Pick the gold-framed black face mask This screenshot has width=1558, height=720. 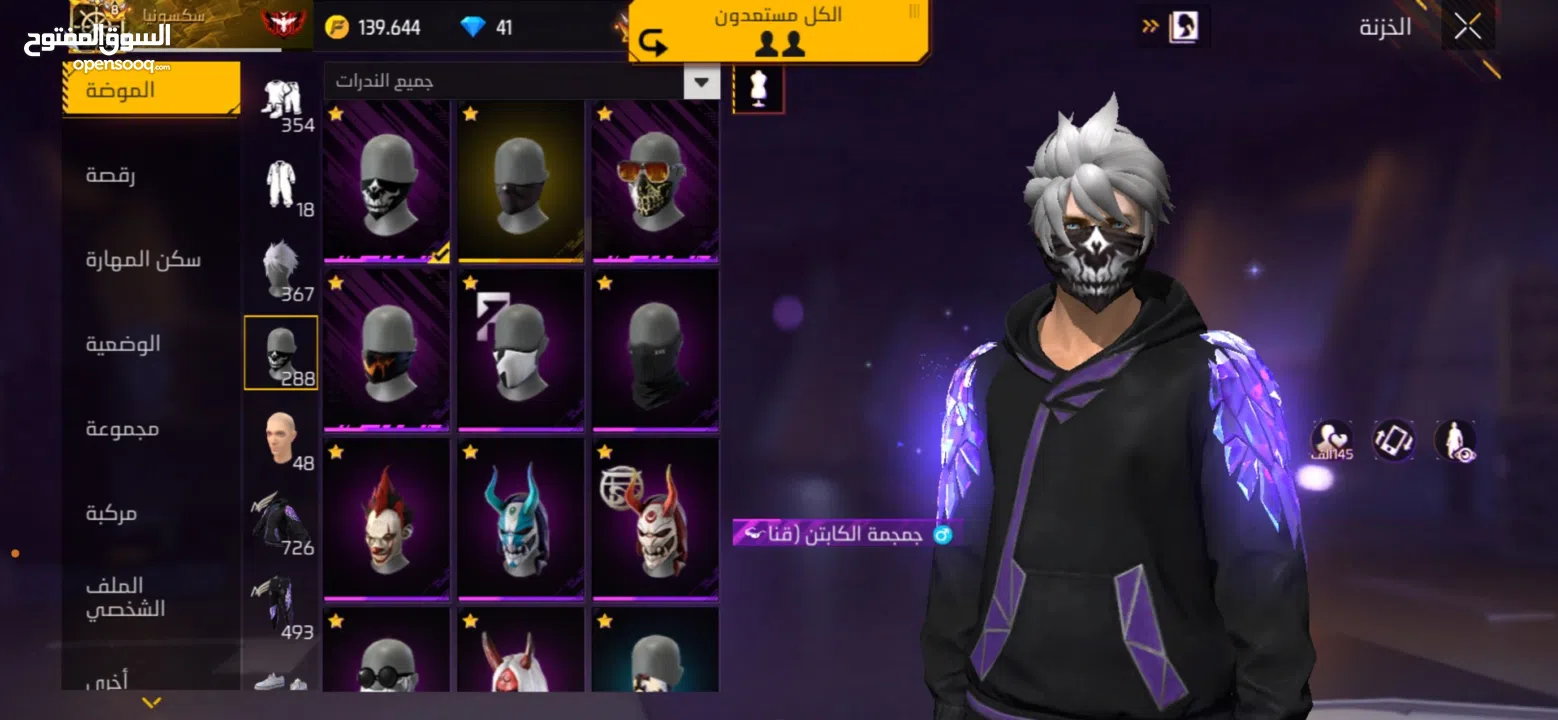(x=521, y=181)
